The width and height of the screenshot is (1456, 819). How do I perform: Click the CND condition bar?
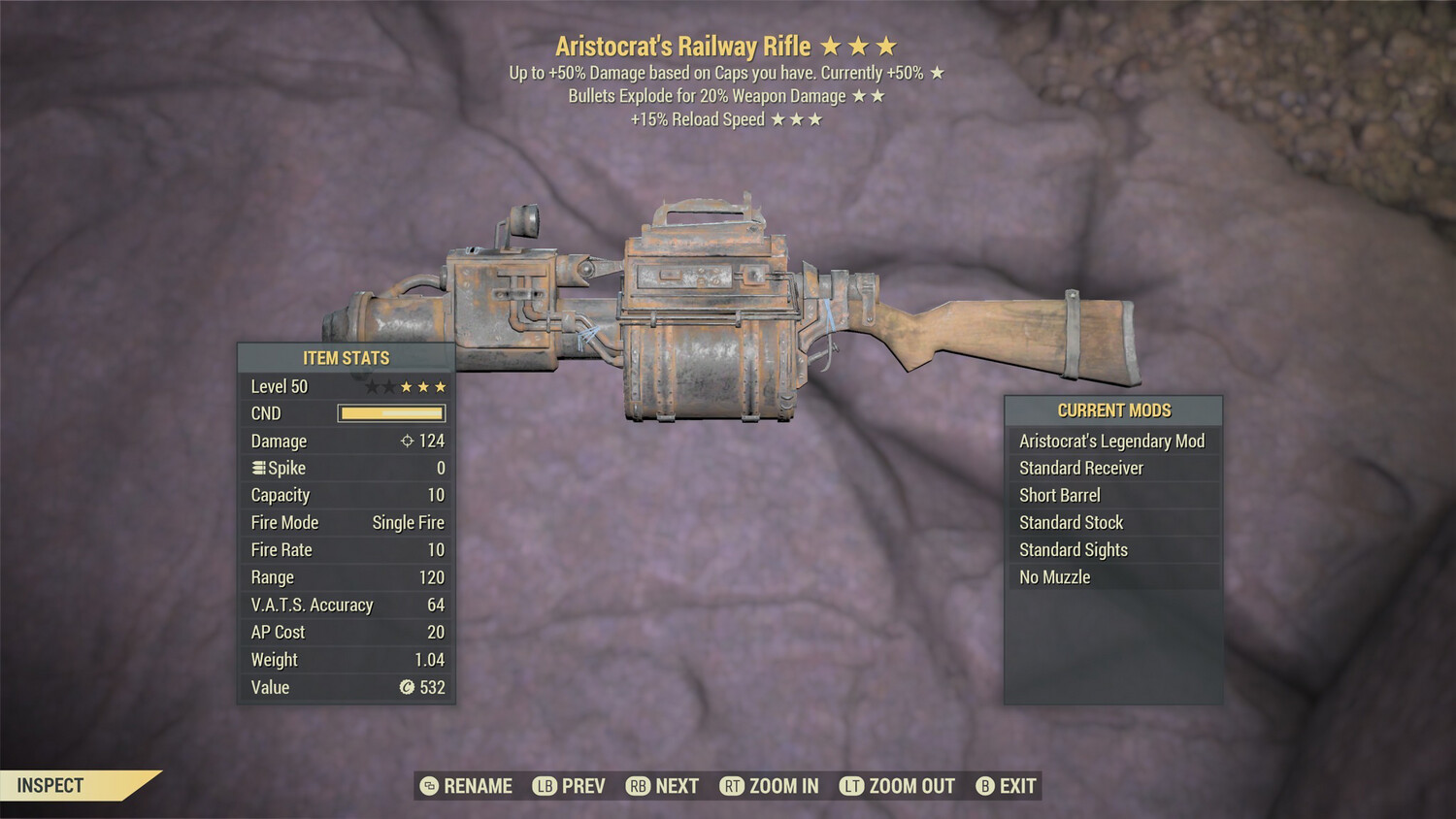point(391,413)
